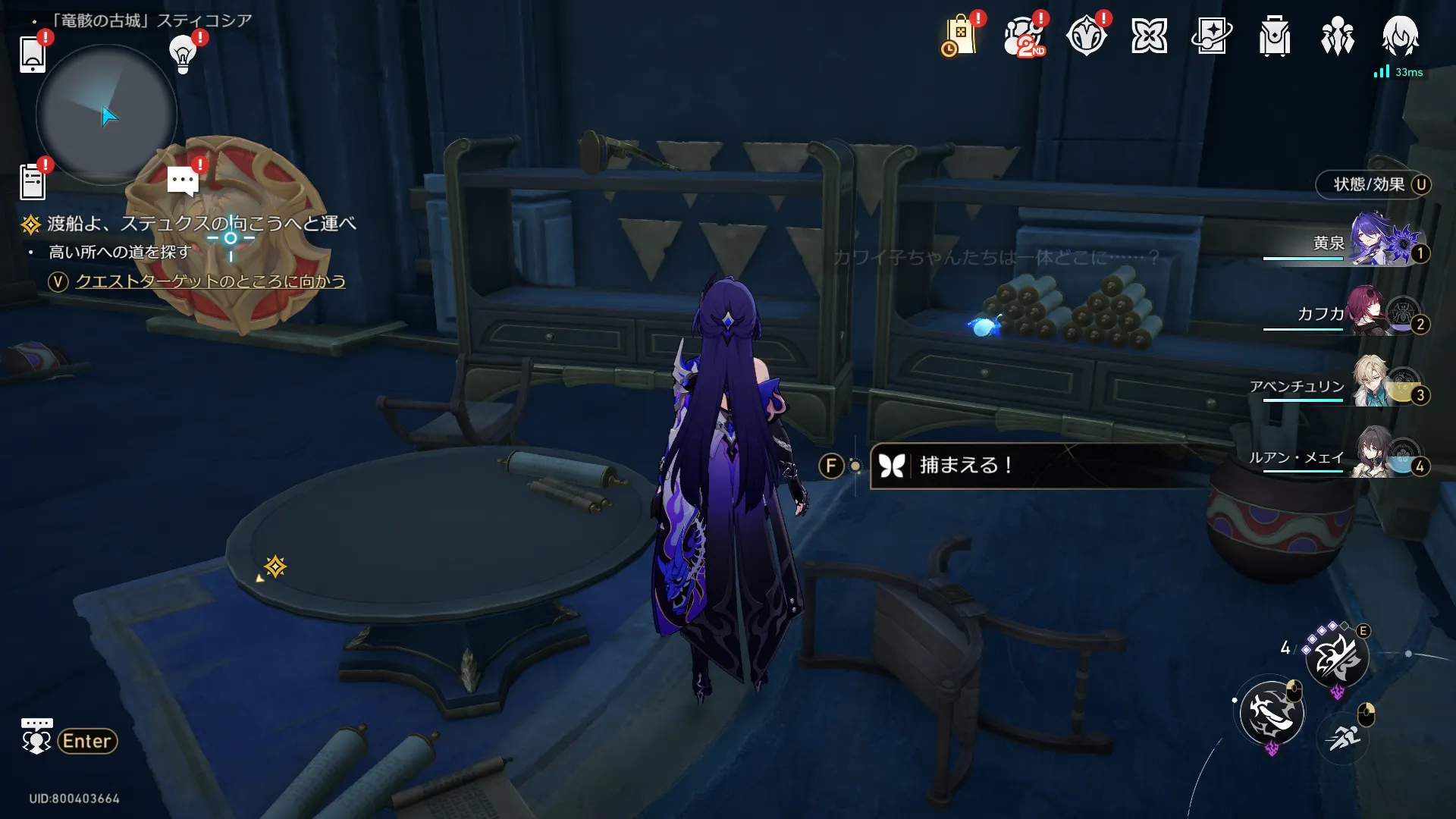Open the character portrait menu icon
Viewport: 1456px width, 819px height.
tap(1400, 36)
